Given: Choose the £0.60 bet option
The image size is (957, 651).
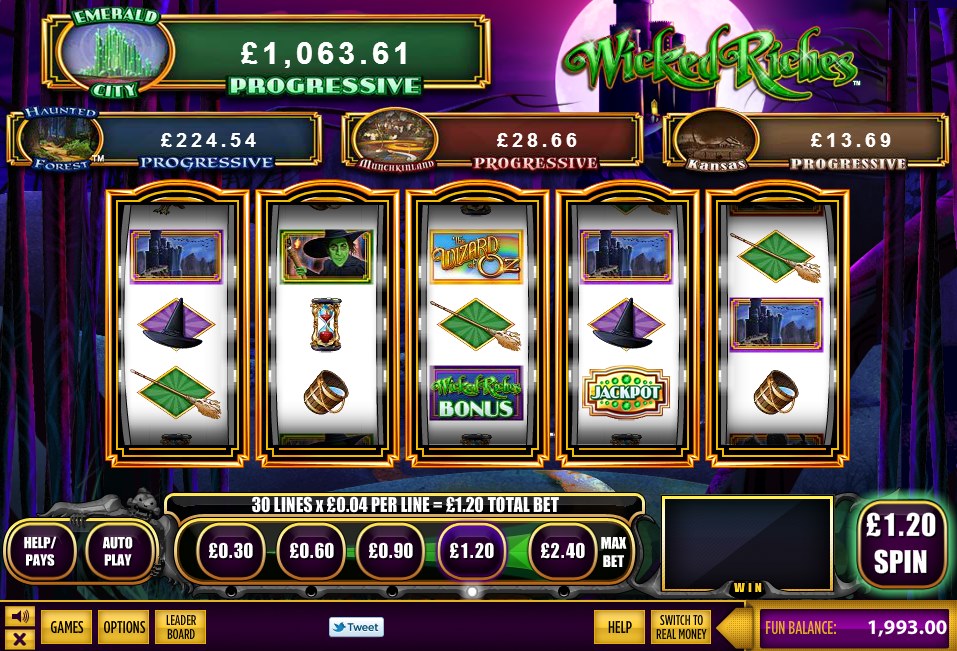Looking at the screenshot, I should point(311,550).
